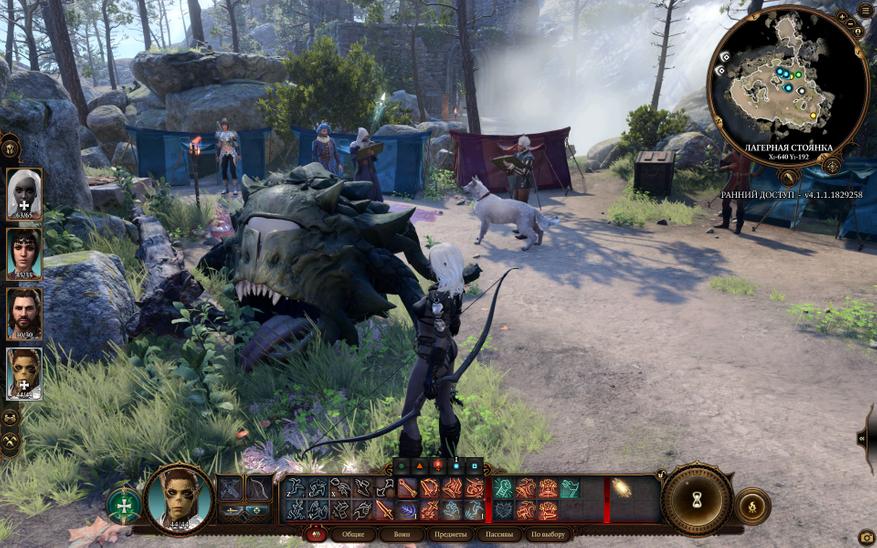877x548 pixels.
Task: Open the large active character portrait
Action: (180, 498)
